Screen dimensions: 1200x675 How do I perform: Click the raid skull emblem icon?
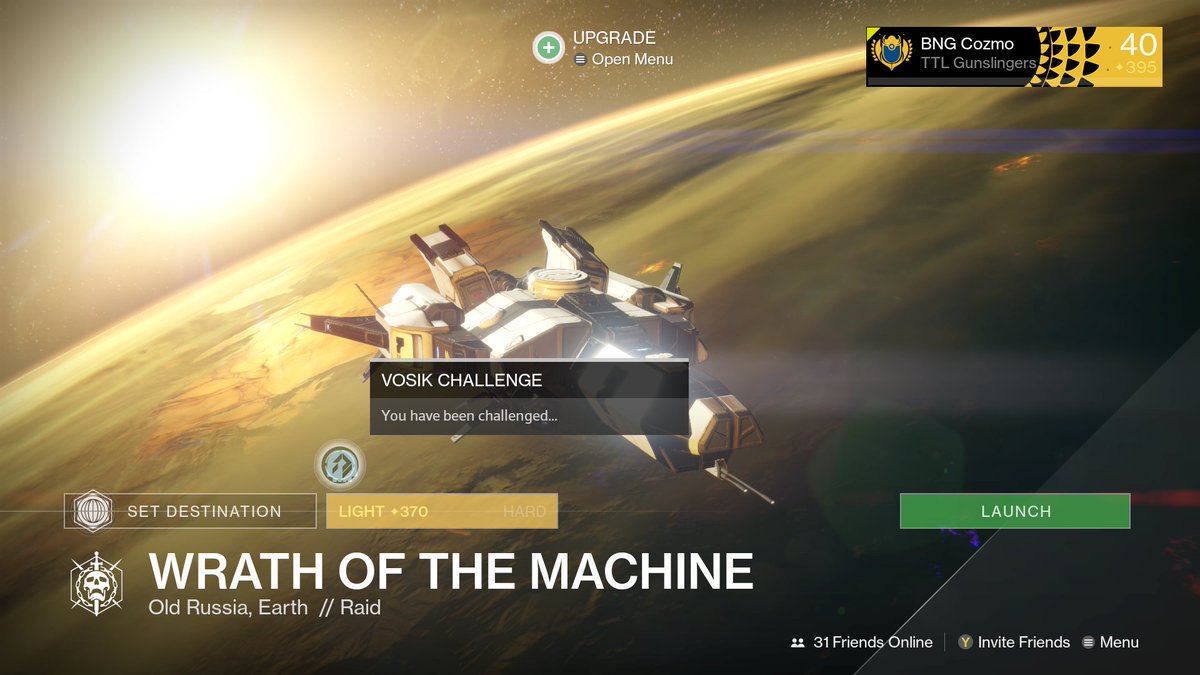96,583
